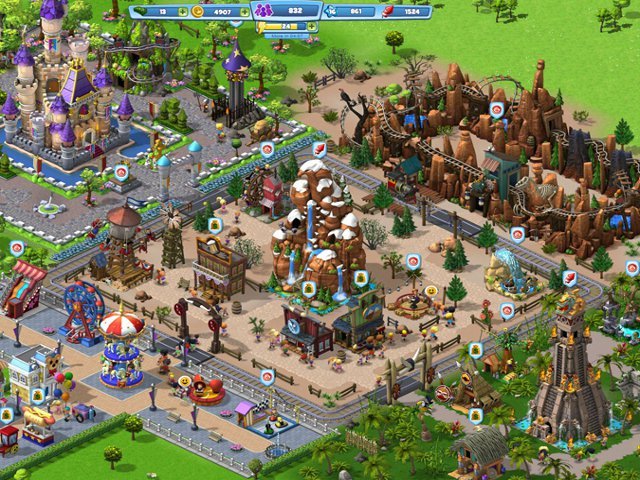Refill energy with the plus button
This screenshot has height=480, width=640.
(311, 27)
